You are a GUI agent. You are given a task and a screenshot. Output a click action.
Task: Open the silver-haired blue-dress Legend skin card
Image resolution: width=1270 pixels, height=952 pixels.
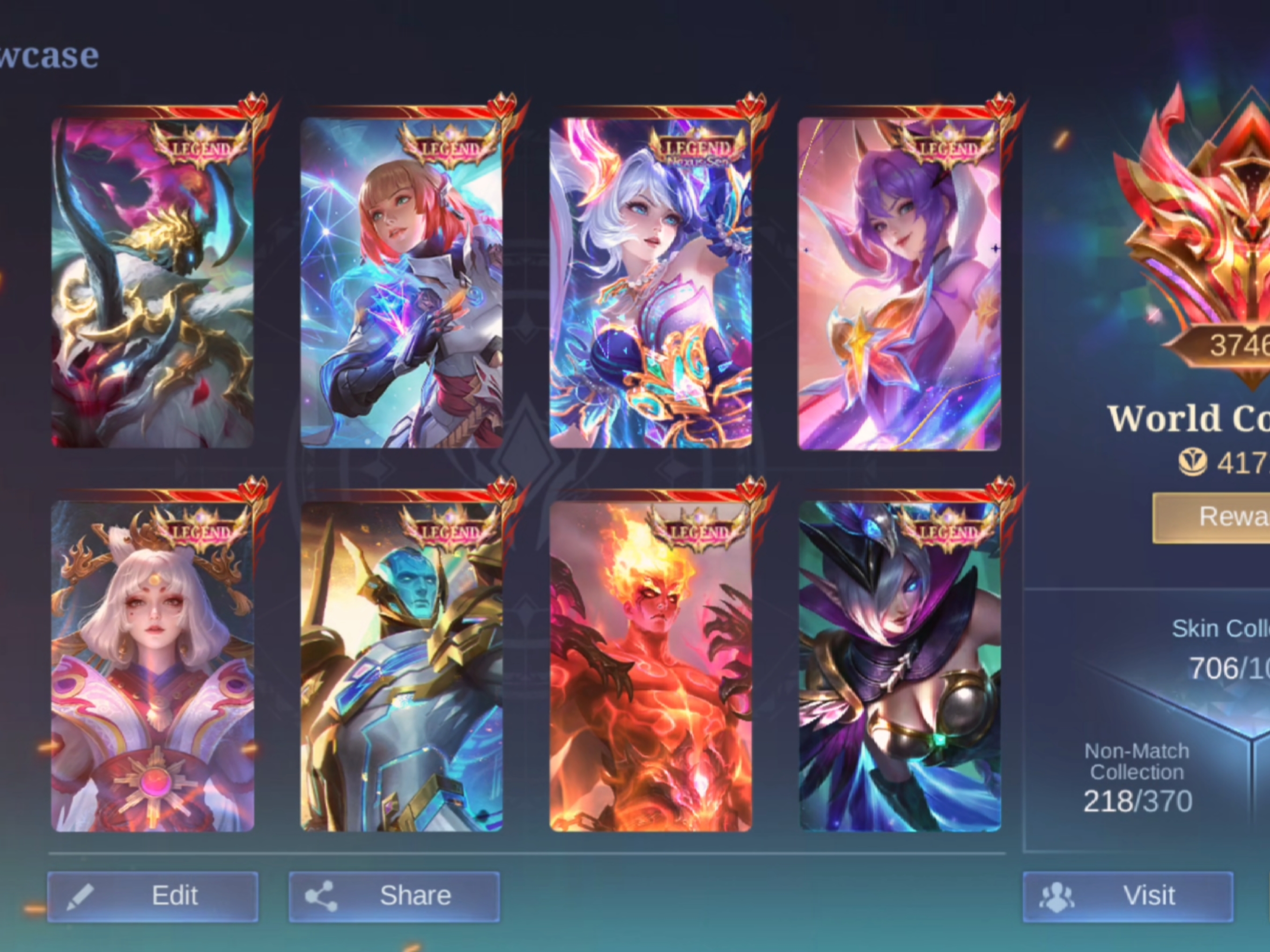[x=650, y=282]
